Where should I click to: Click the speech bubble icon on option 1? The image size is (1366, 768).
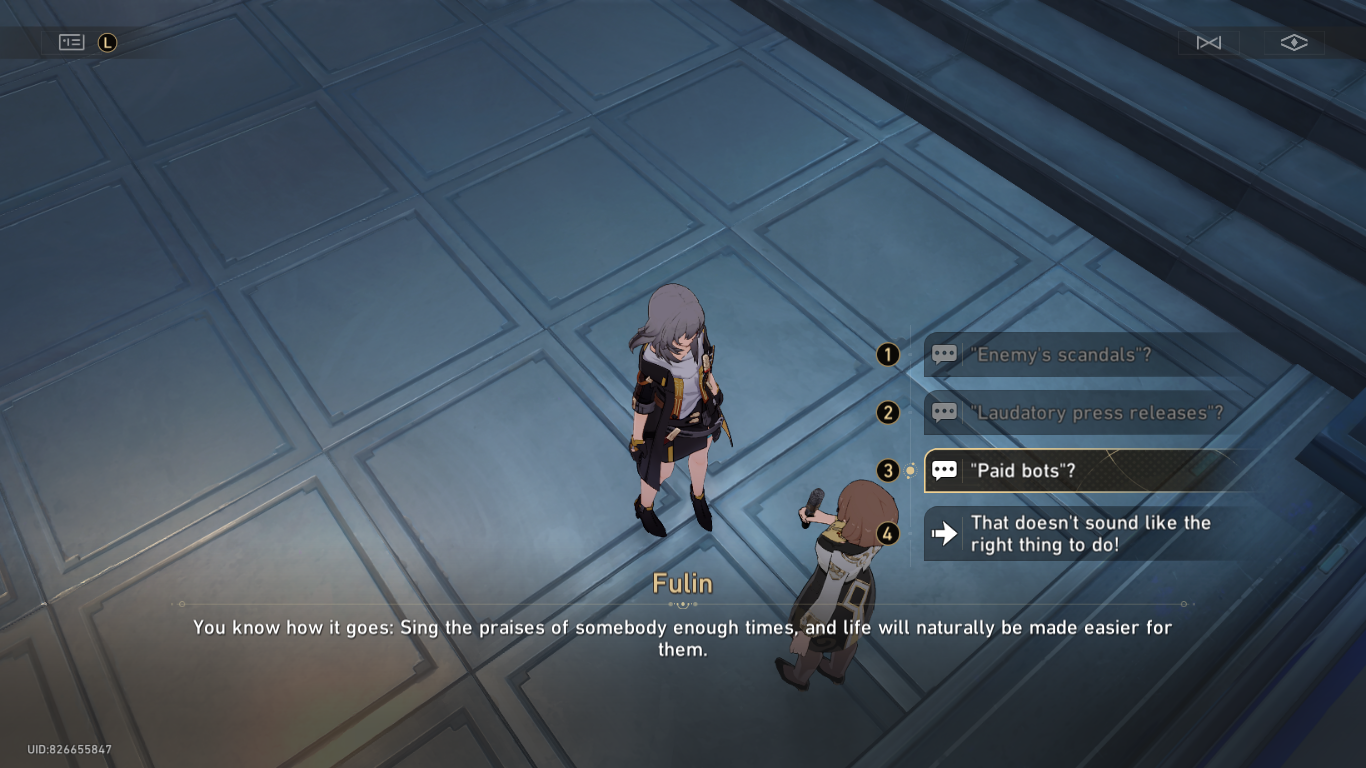(x=944, y=354)
